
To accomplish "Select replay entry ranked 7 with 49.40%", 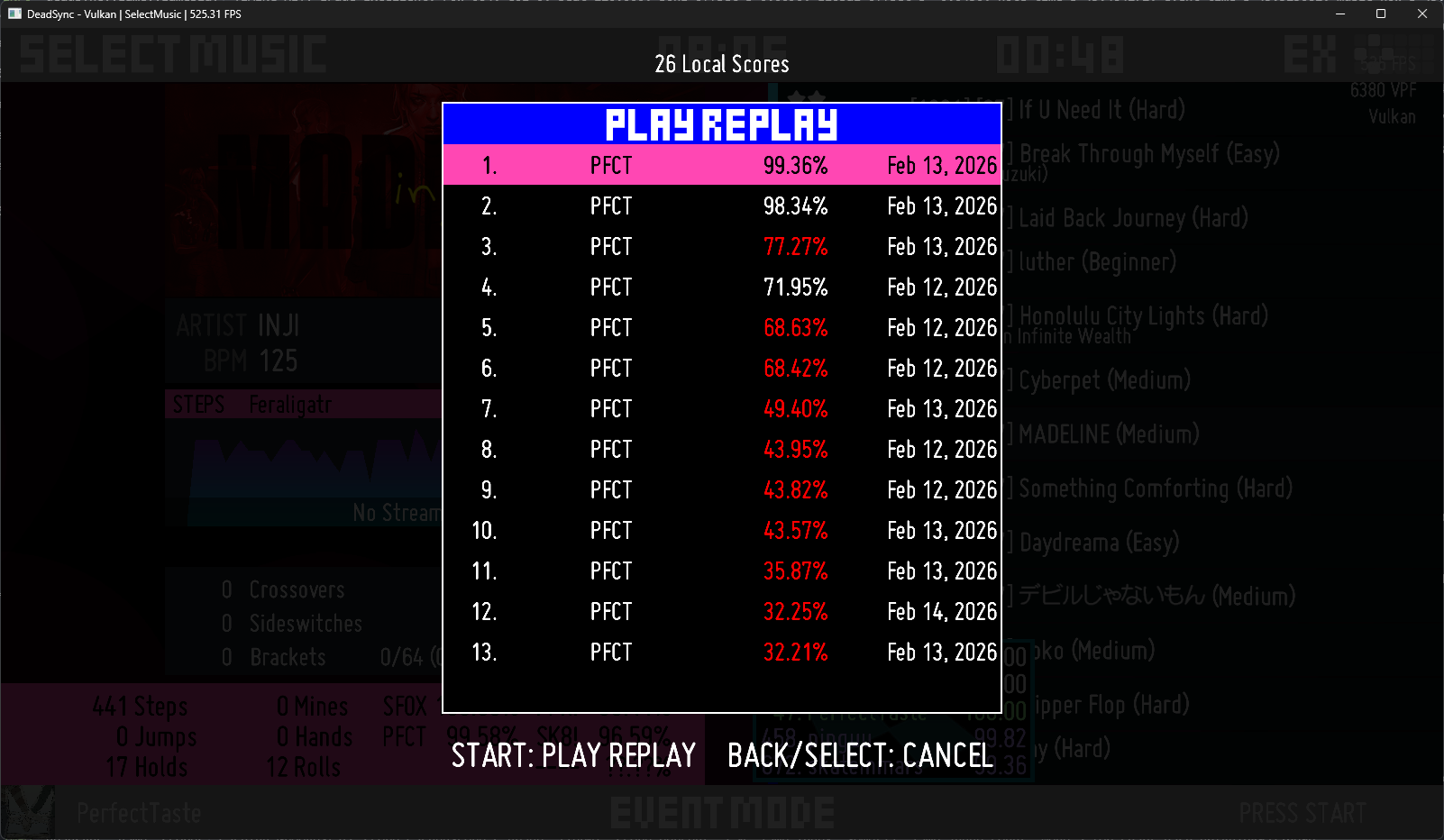I will [x=721, y=408].
